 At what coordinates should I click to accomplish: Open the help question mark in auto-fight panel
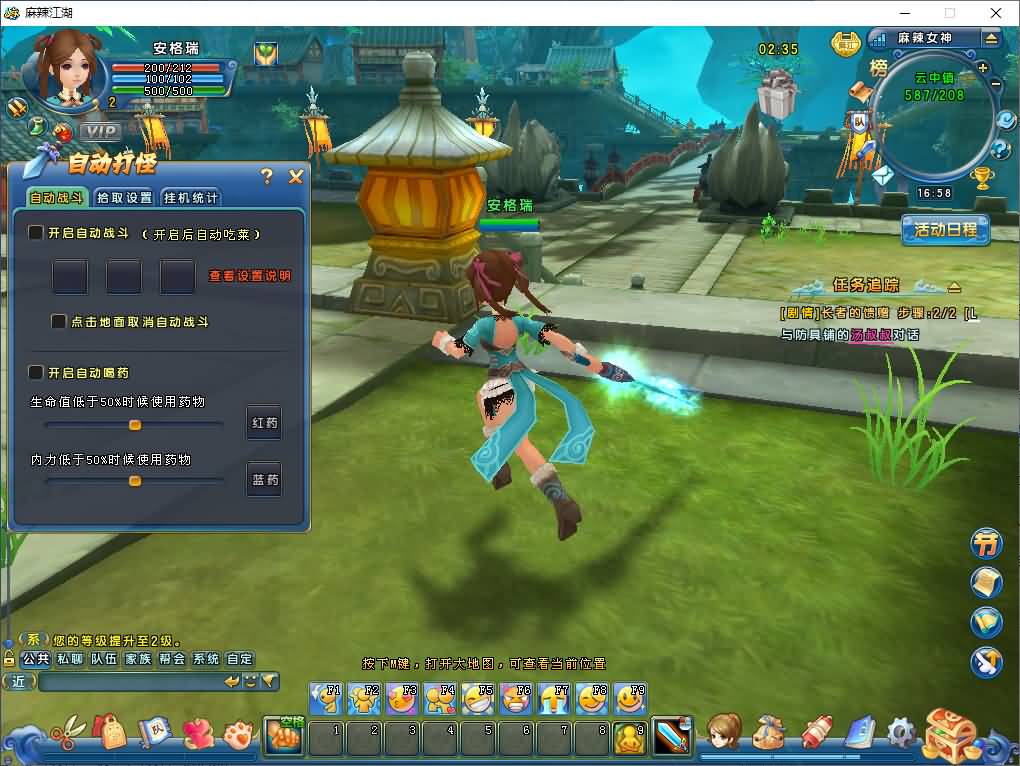266,177
